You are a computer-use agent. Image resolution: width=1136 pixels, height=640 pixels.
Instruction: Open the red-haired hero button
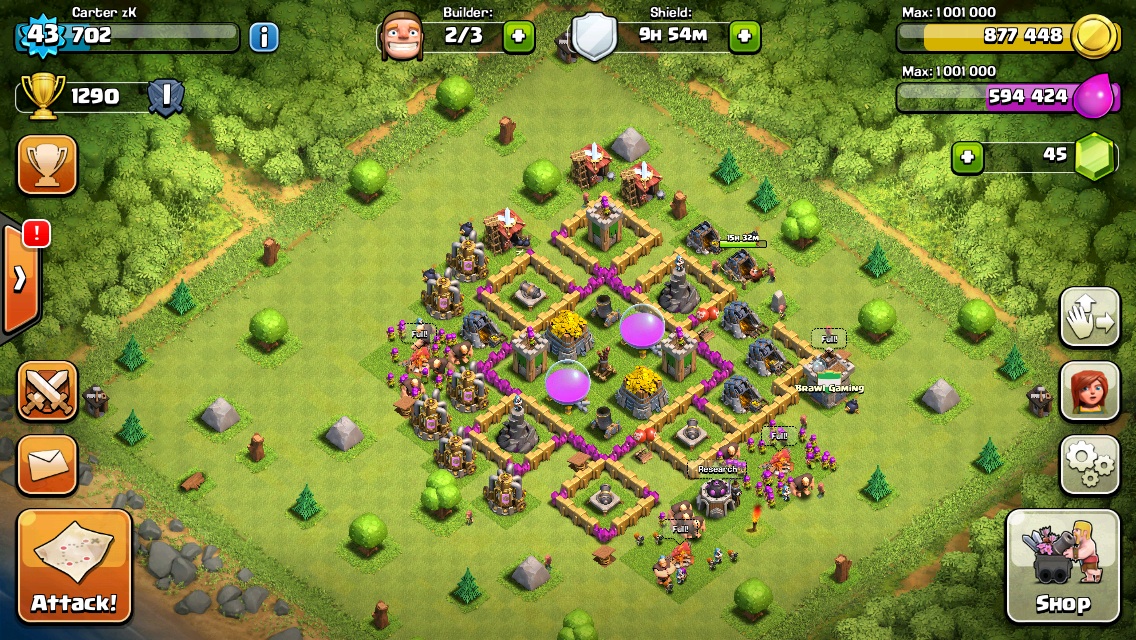point(1089,390)
